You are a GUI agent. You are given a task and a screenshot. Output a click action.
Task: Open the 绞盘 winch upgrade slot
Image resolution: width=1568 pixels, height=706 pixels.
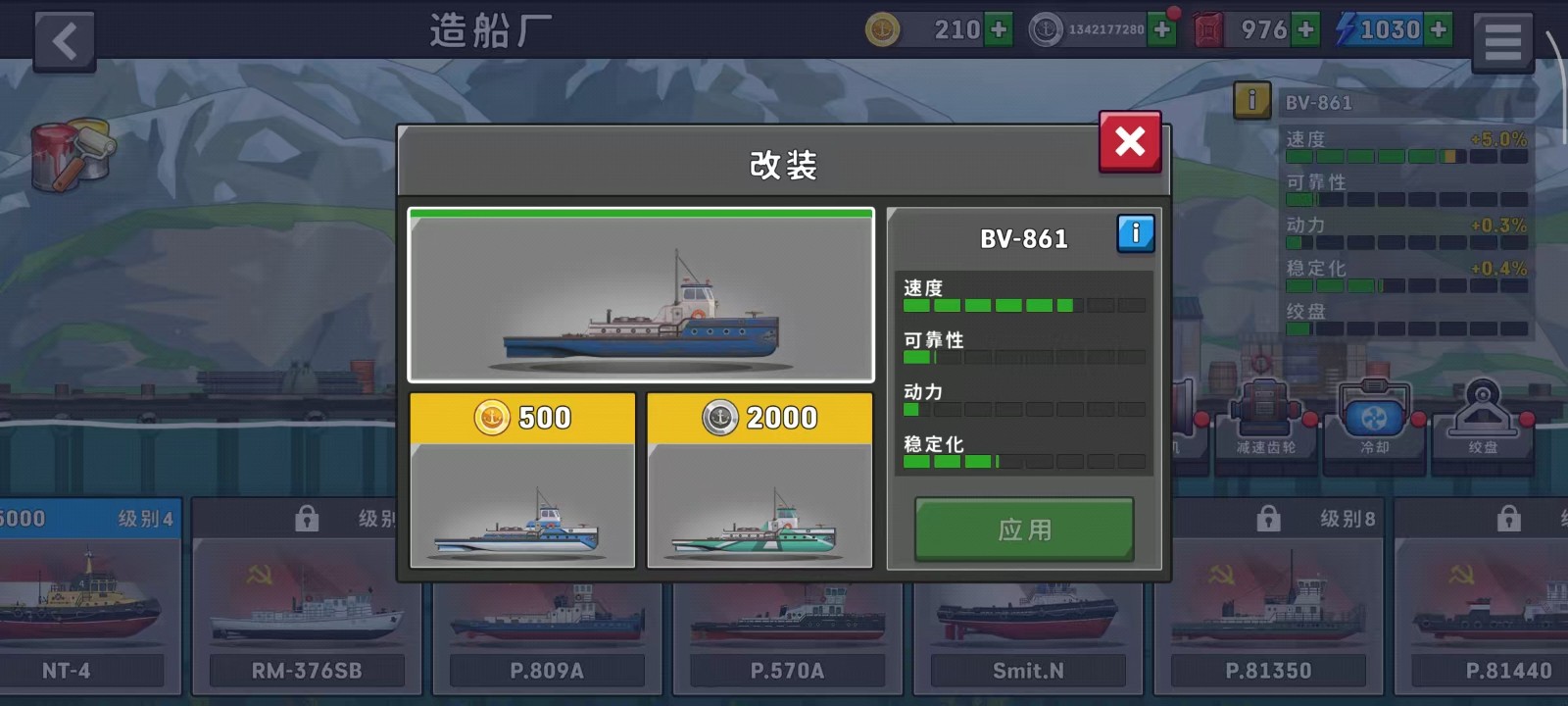(x=1482, y=422)
